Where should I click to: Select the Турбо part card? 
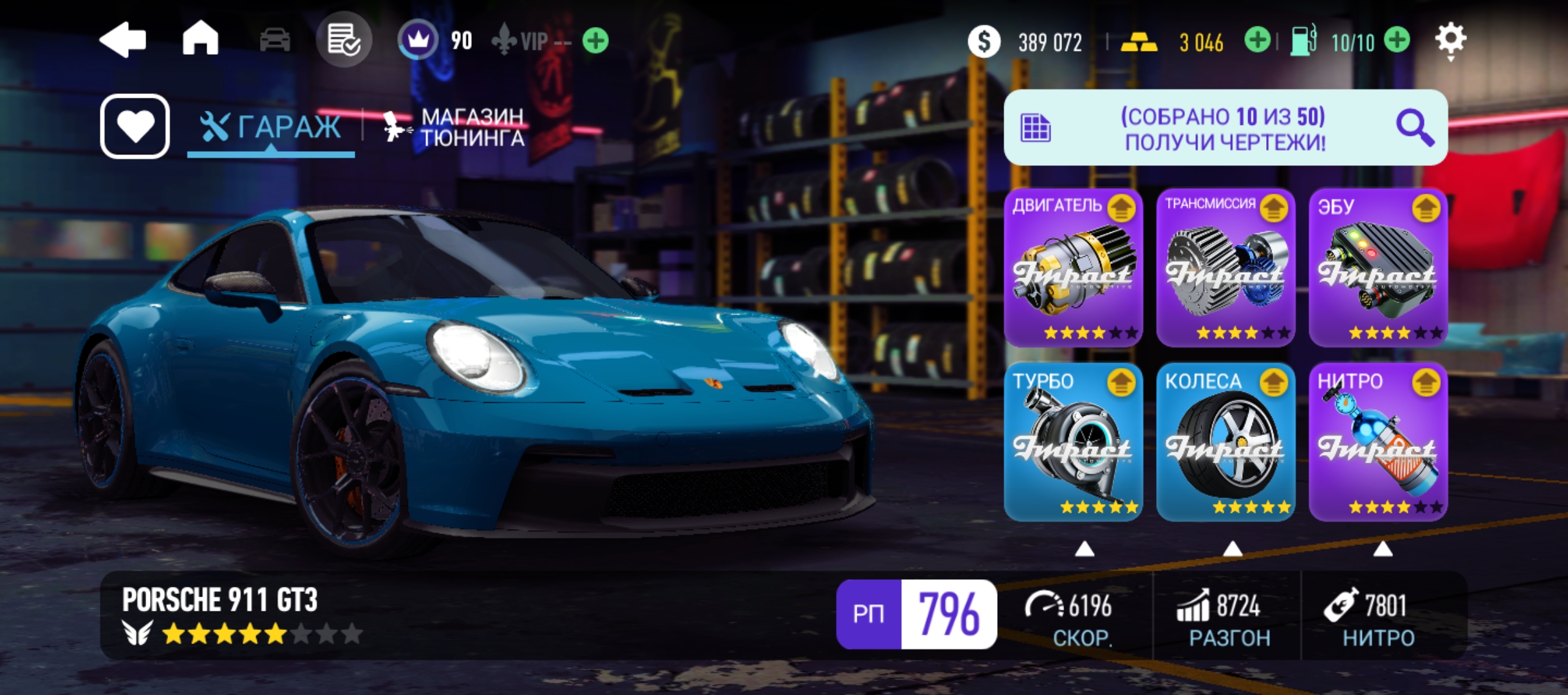[1073, 443]
